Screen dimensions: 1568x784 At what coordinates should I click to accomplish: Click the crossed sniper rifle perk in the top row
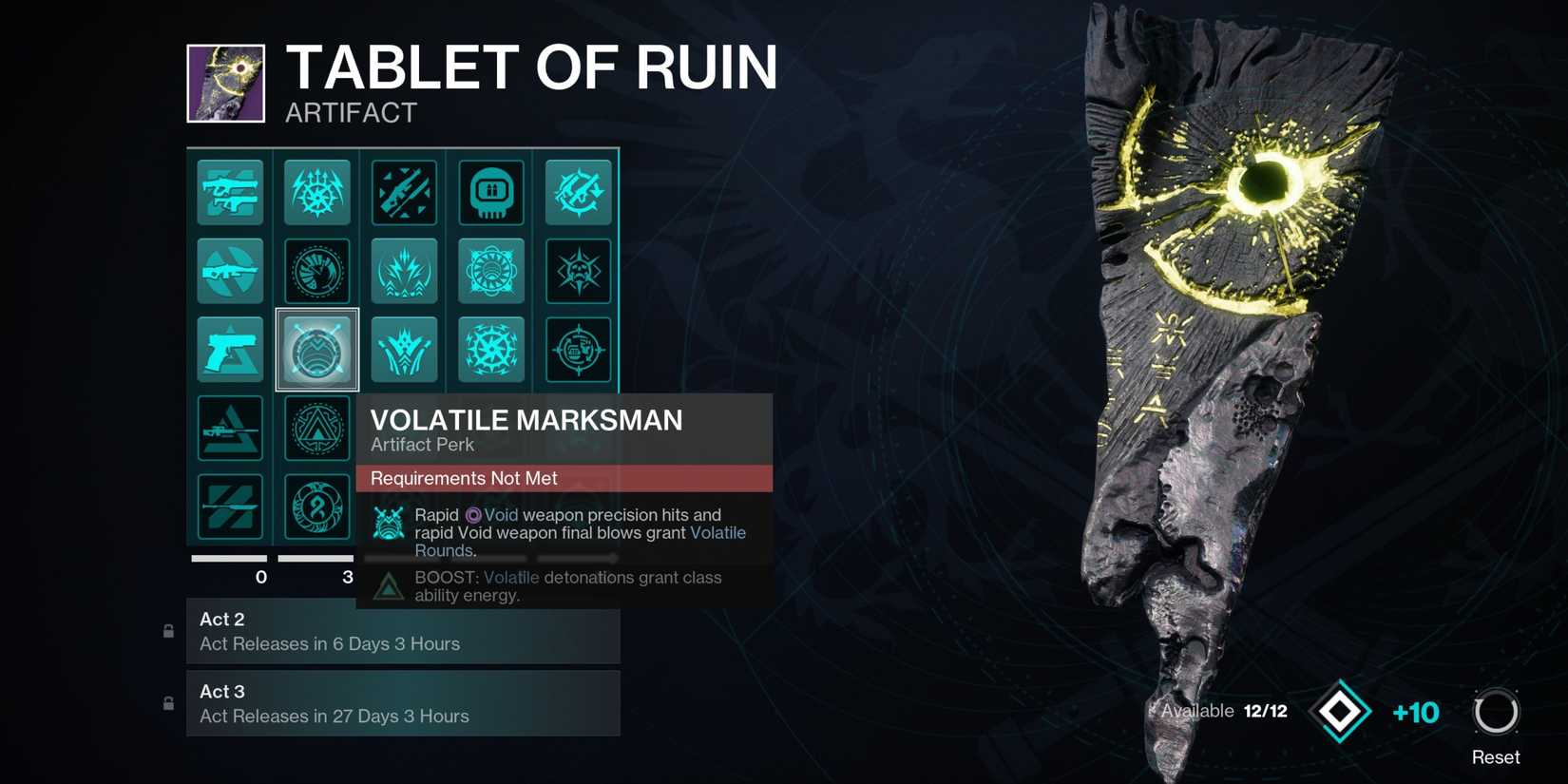coord(404,192)
